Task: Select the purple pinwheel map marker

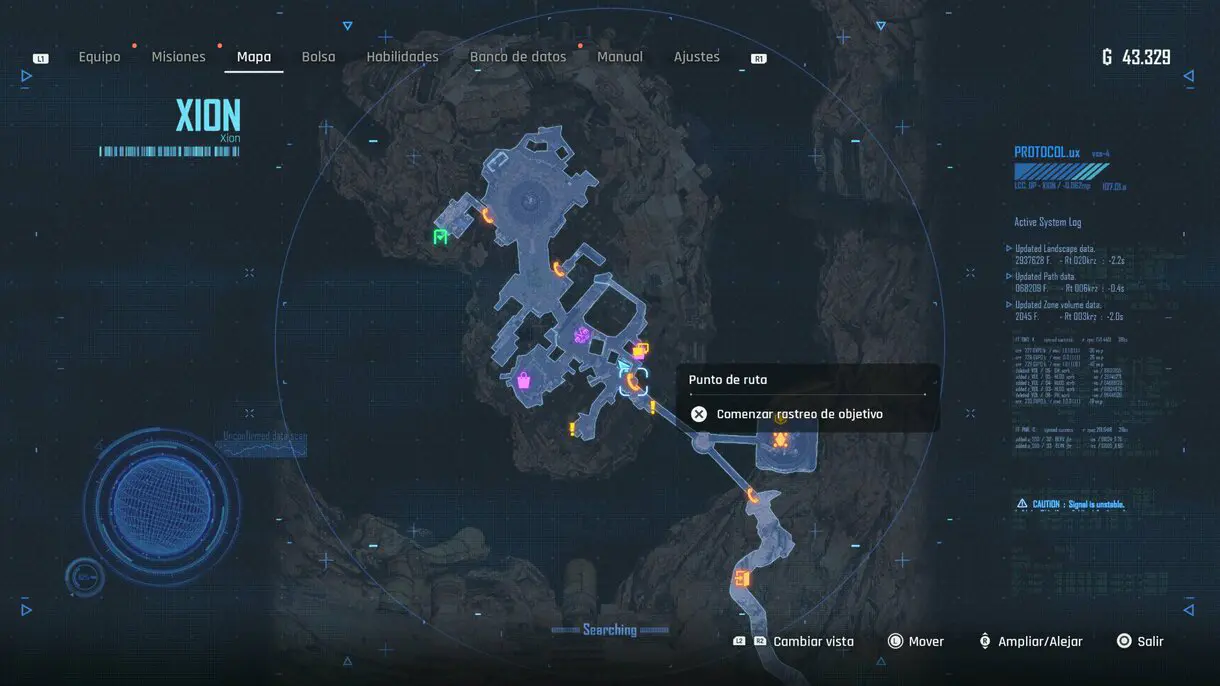Action: click(x=580, y=336)
